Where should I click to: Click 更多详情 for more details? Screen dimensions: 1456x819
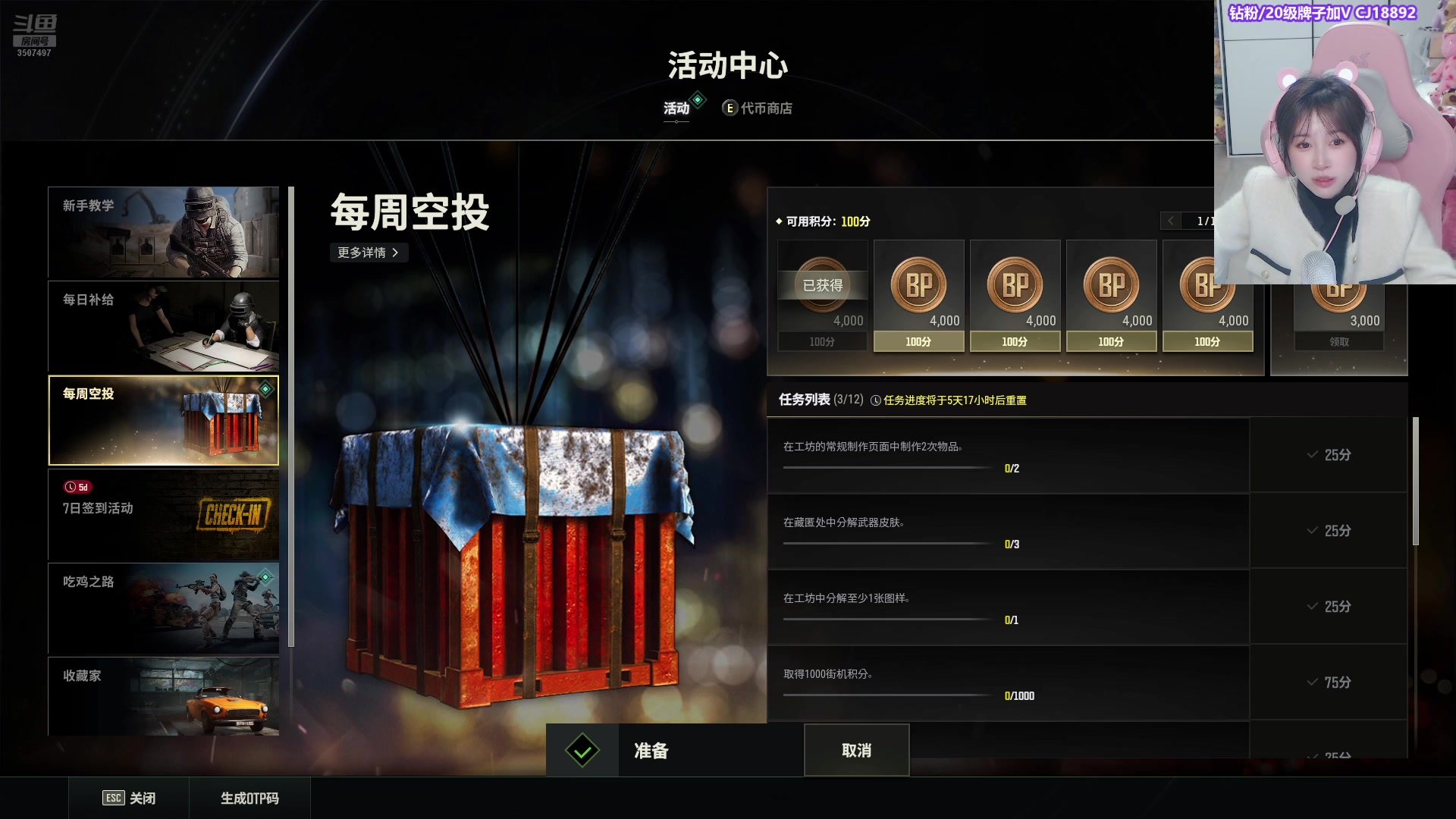point(369,253)
